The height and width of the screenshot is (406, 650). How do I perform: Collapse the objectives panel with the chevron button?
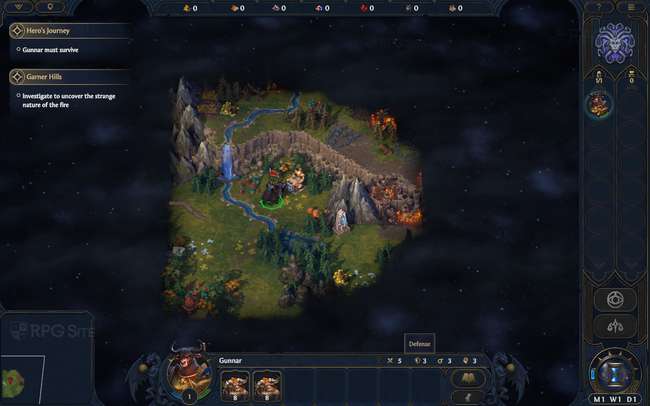pyautogui.click(x=17, y=7)
